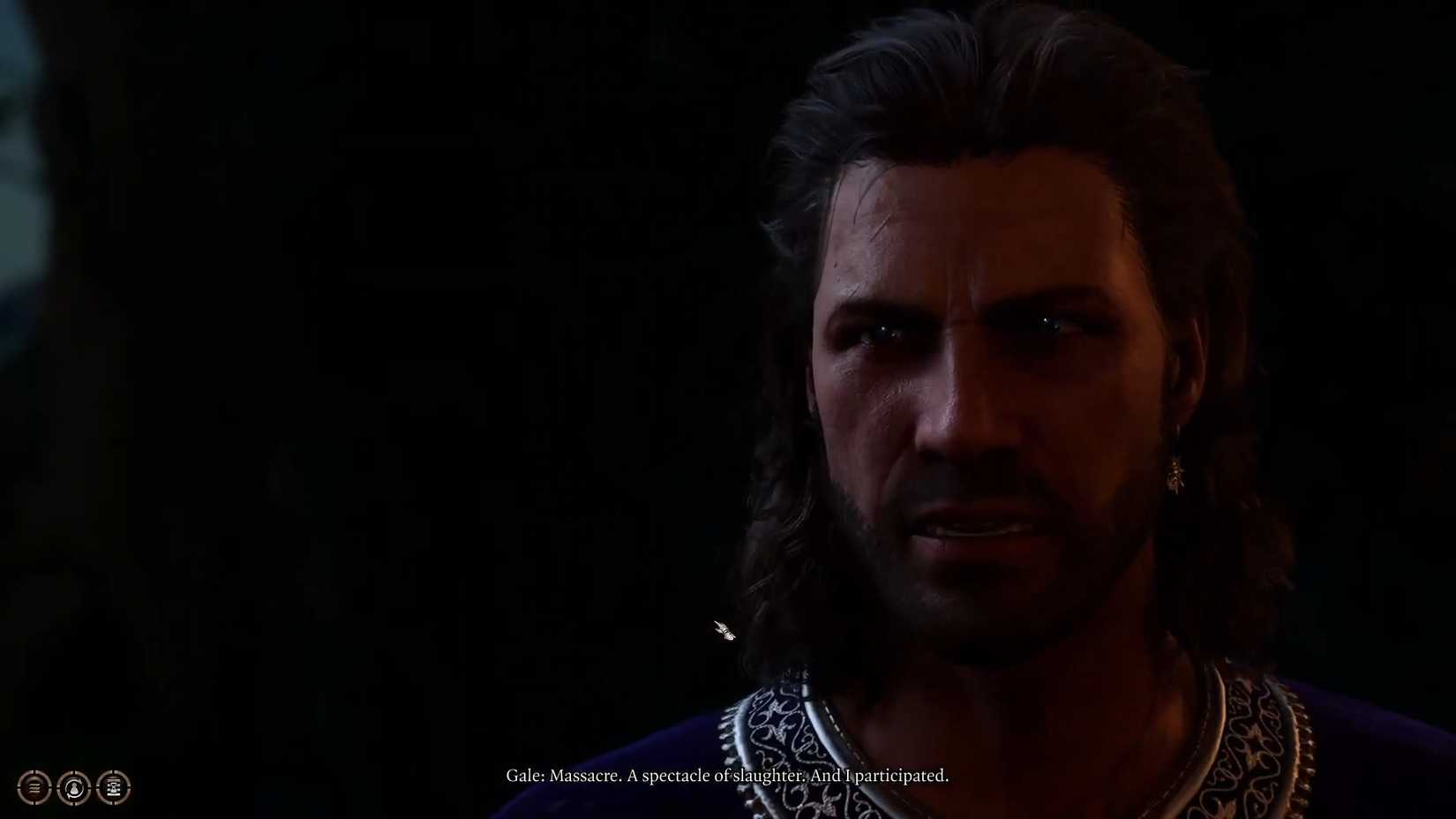This screenshot has width=1456, height=819.
Task: Toggle turn-based mode with the hourglass button
Action: [113, 788]
